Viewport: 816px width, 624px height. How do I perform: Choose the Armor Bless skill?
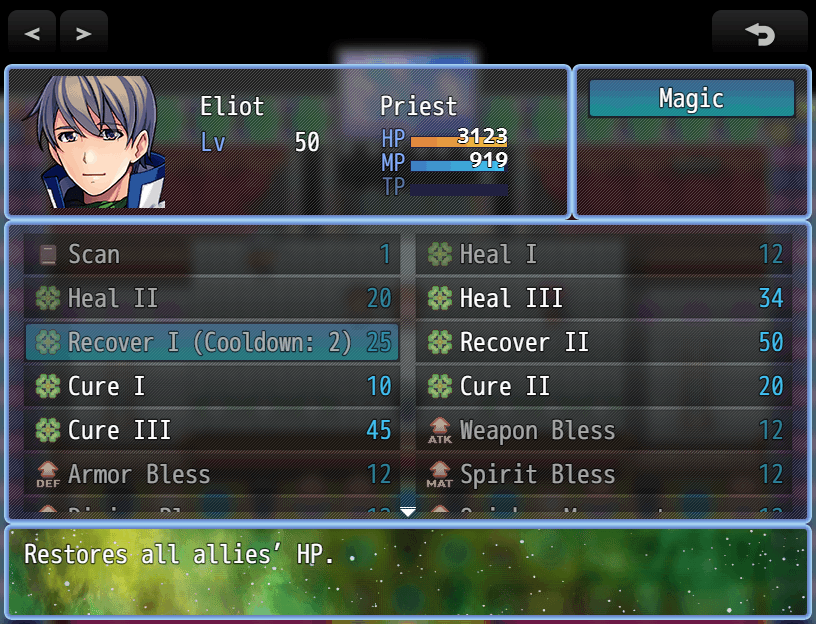pyautogui.click(x=211, y=475)
